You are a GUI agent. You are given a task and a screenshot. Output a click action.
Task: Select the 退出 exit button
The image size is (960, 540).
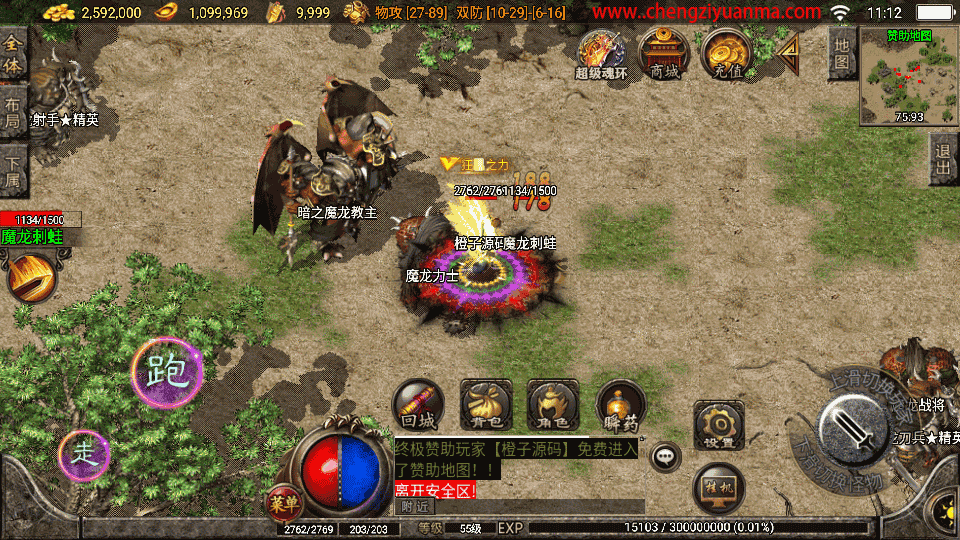942,159
